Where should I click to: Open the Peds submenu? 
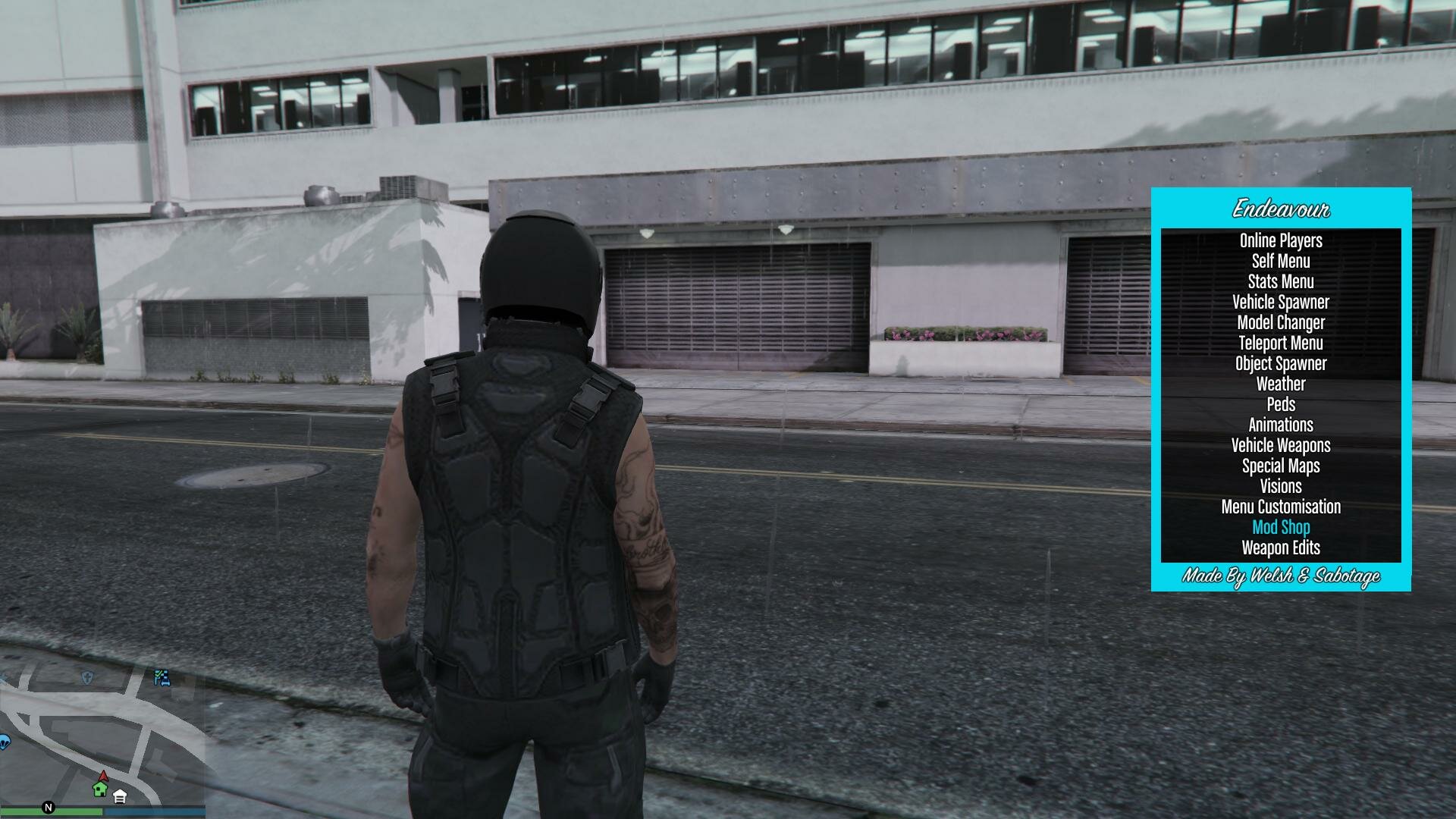[1281, 405]
